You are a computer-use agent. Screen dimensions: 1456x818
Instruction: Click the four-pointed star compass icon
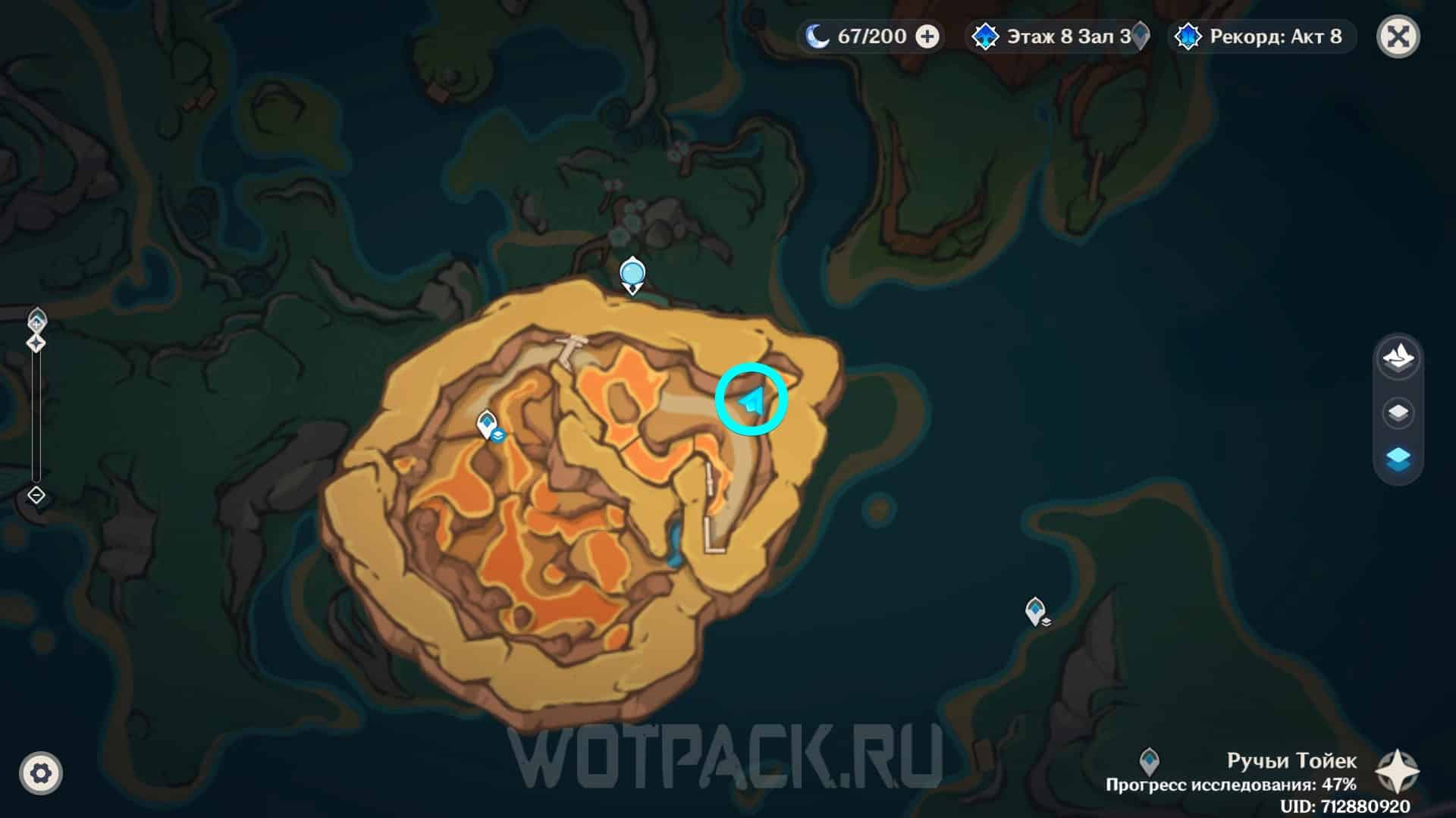(1398, 772)
